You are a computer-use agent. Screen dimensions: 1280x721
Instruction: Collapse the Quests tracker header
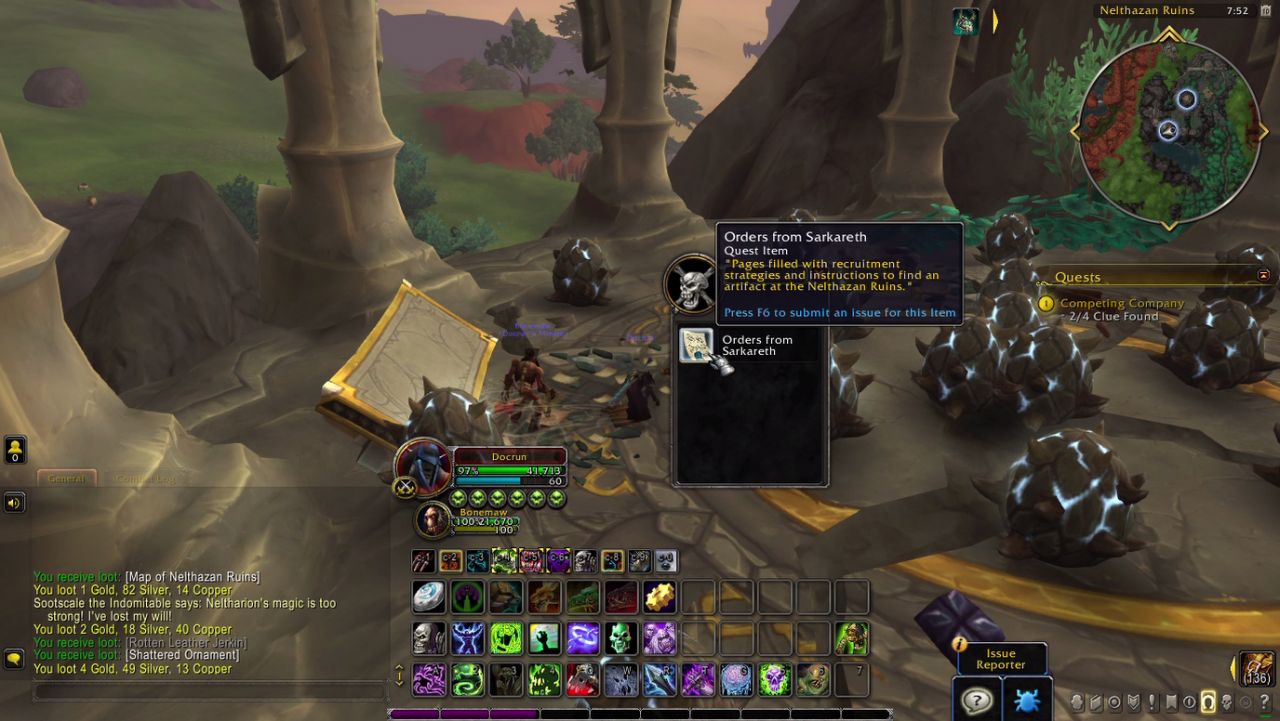[x=1263, y=275]
